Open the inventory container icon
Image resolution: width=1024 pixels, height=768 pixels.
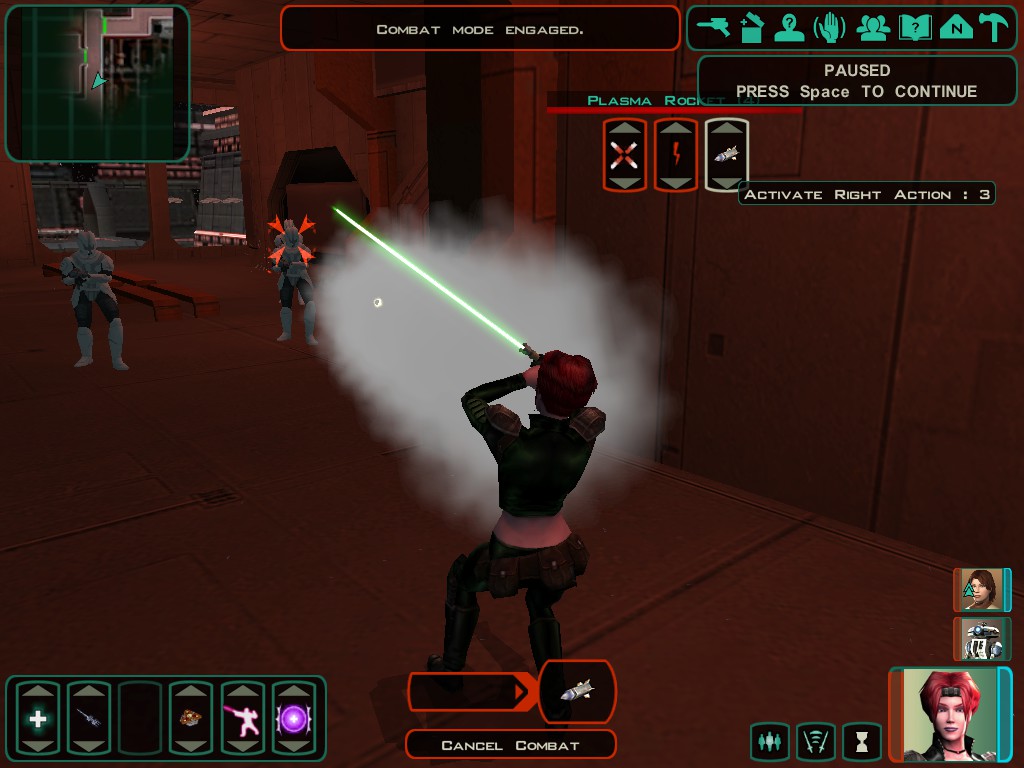752,28
